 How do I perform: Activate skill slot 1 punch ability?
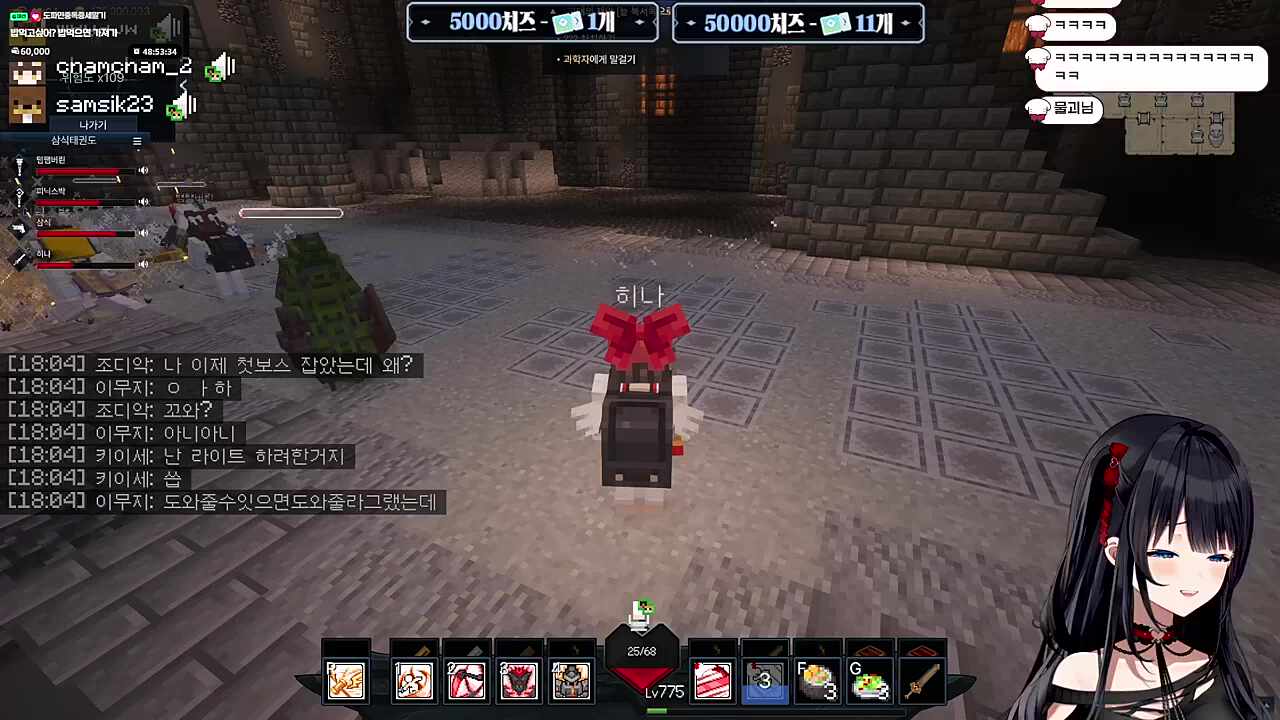pos(413,680)
